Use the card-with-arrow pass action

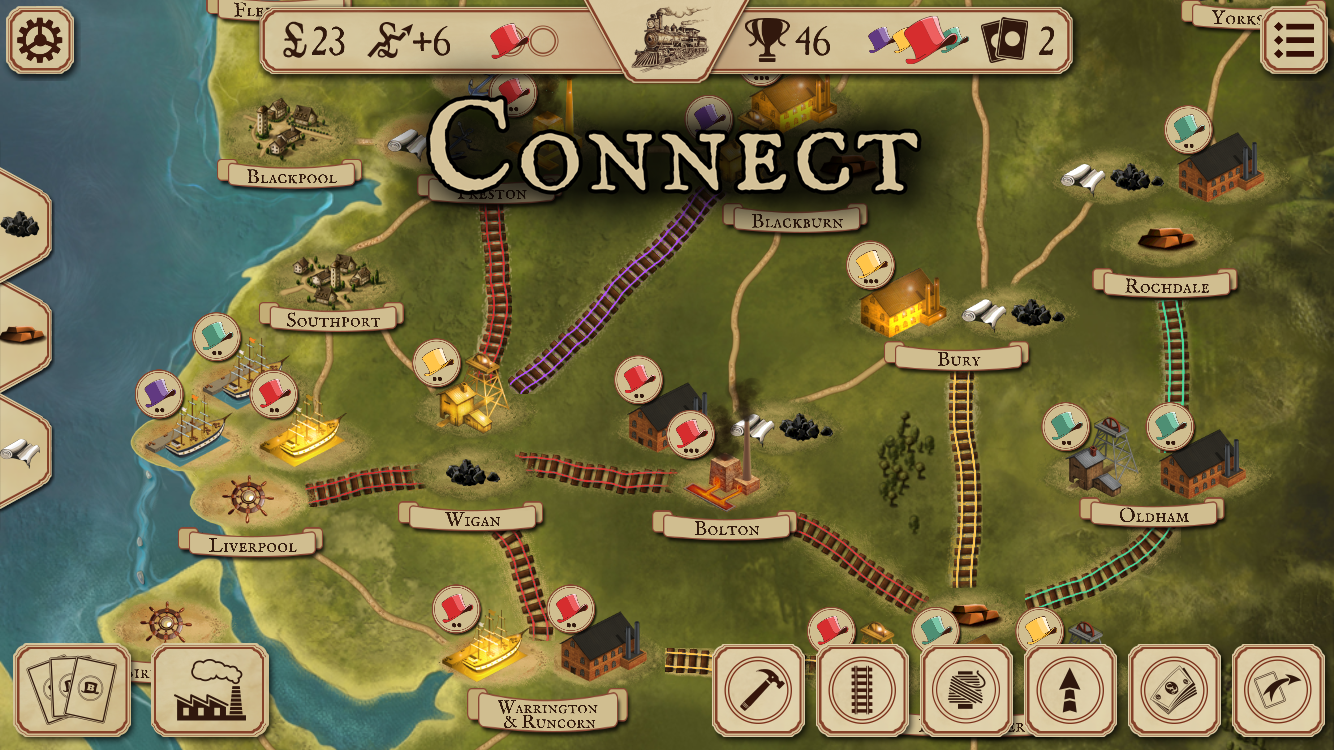point(1278,690)
